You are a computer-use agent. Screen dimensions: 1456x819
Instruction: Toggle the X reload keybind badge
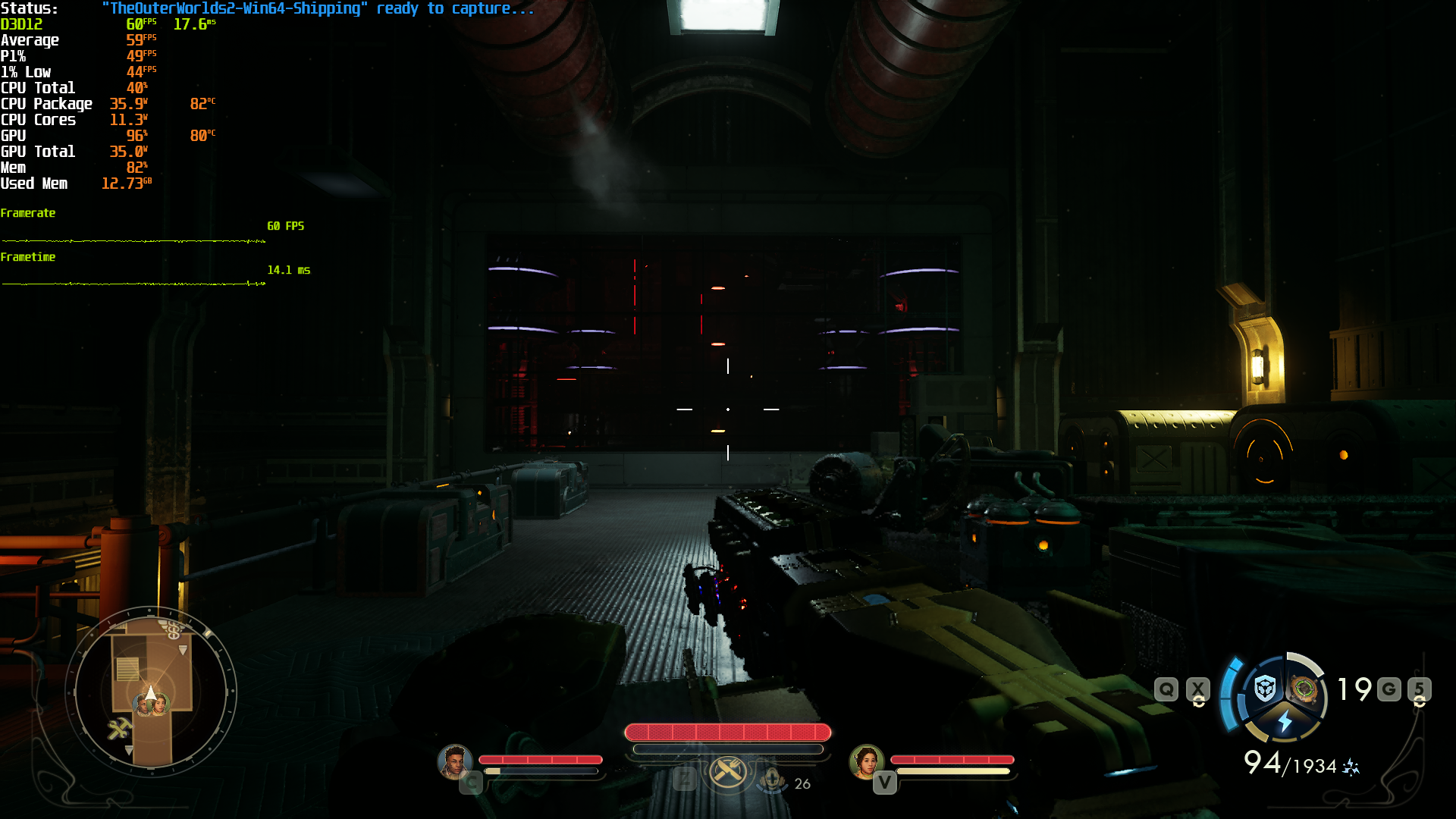tap(1197, 688)
